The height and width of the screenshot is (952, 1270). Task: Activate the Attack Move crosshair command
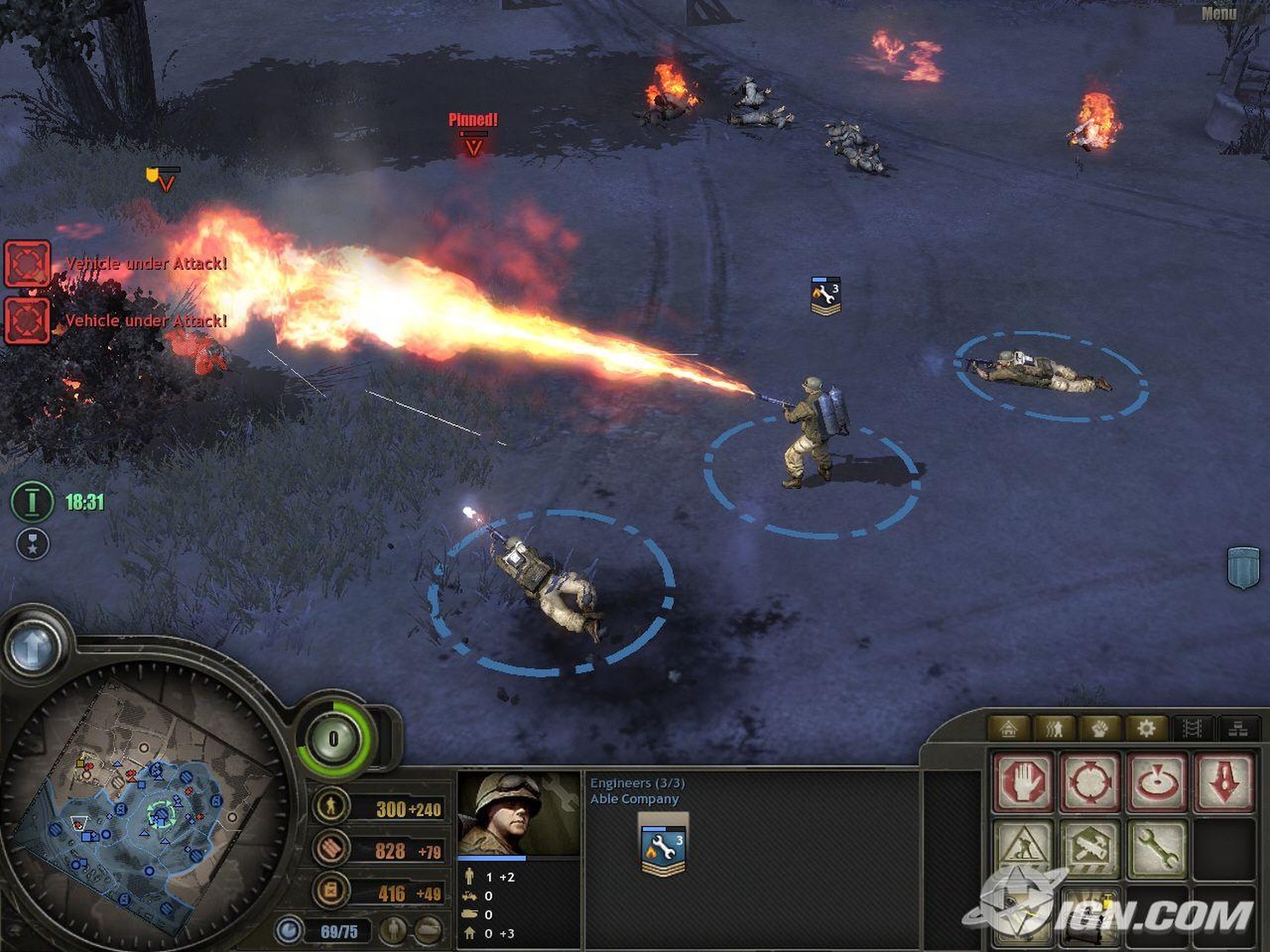pos(1089,781)
